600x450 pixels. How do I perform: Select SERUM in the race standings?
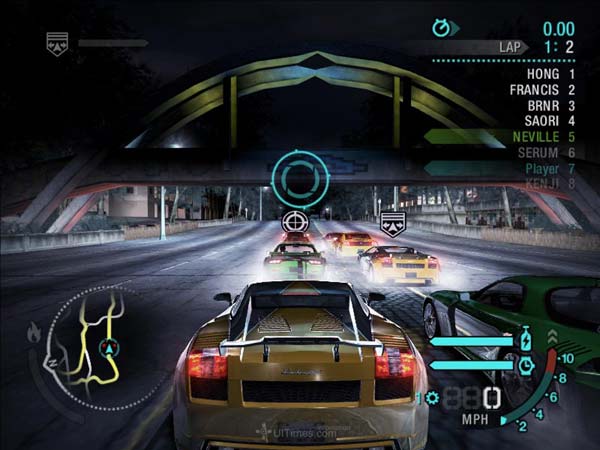click(538, 152)
